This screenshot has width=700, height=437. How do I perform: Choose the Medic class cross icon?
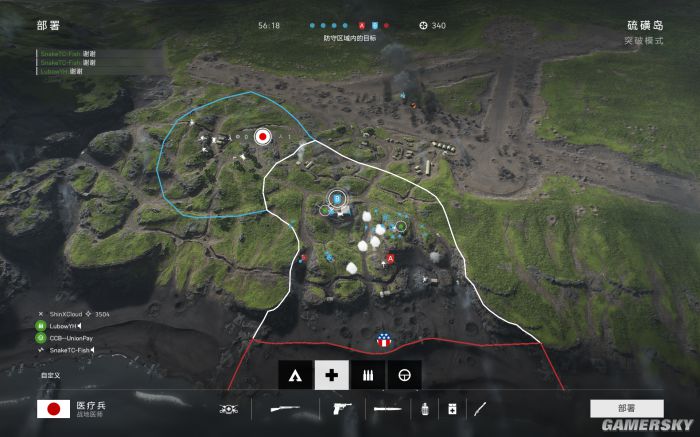click(331, 375)
